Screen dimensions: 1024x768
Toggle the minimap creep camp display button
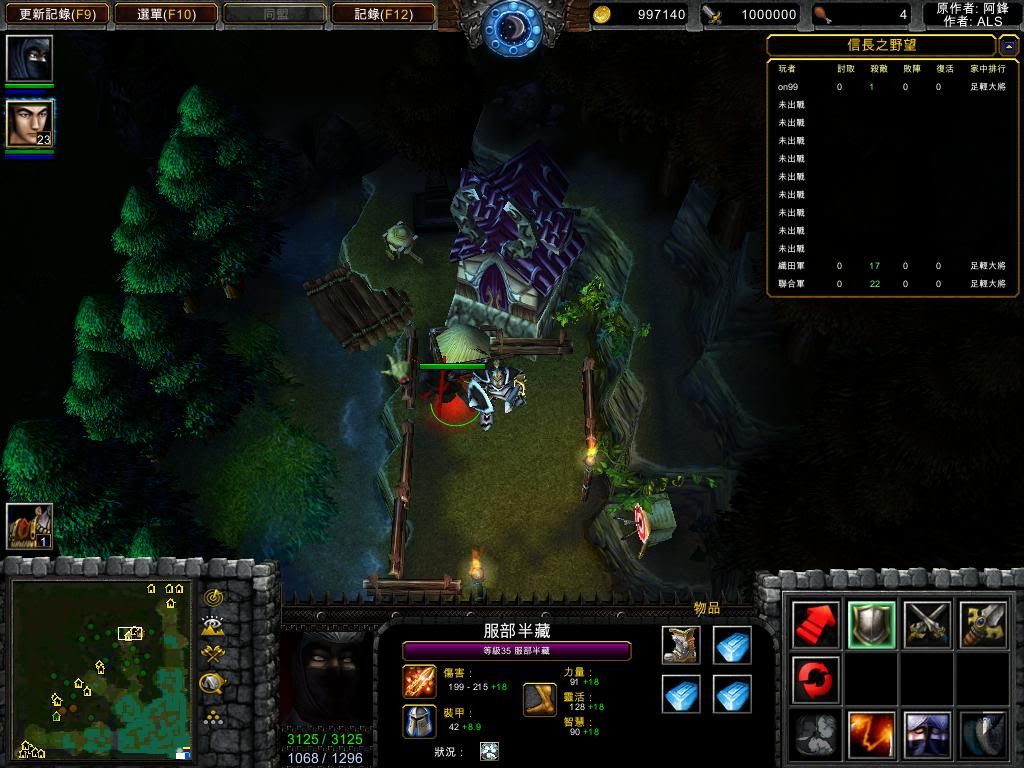pos(213,684)
